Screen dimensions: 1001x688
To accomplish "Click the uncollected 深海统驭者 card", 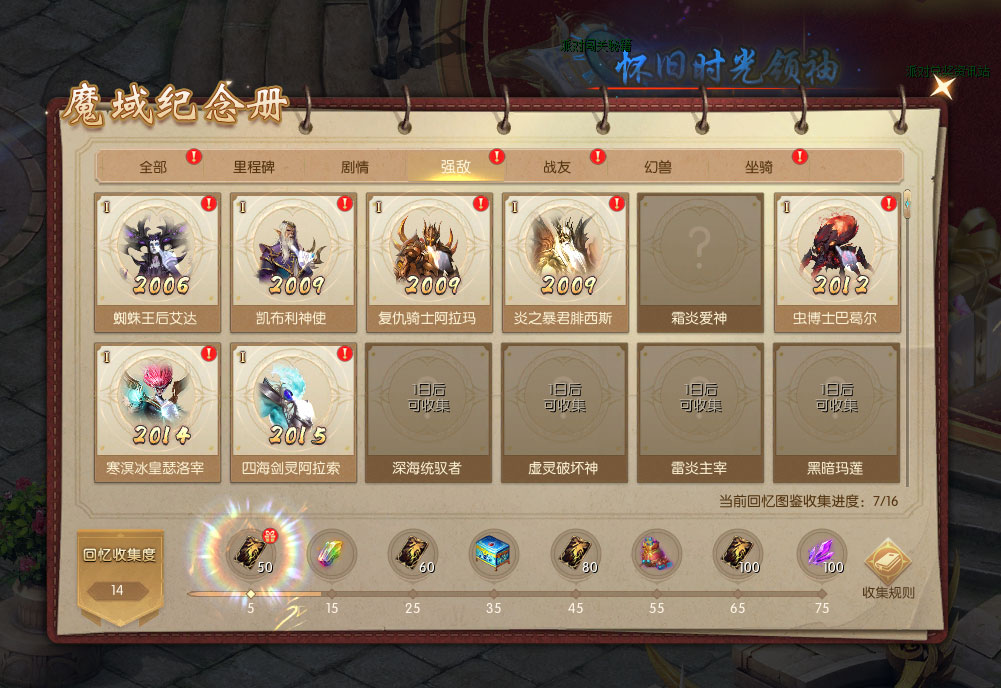I will tap(429, 411).
